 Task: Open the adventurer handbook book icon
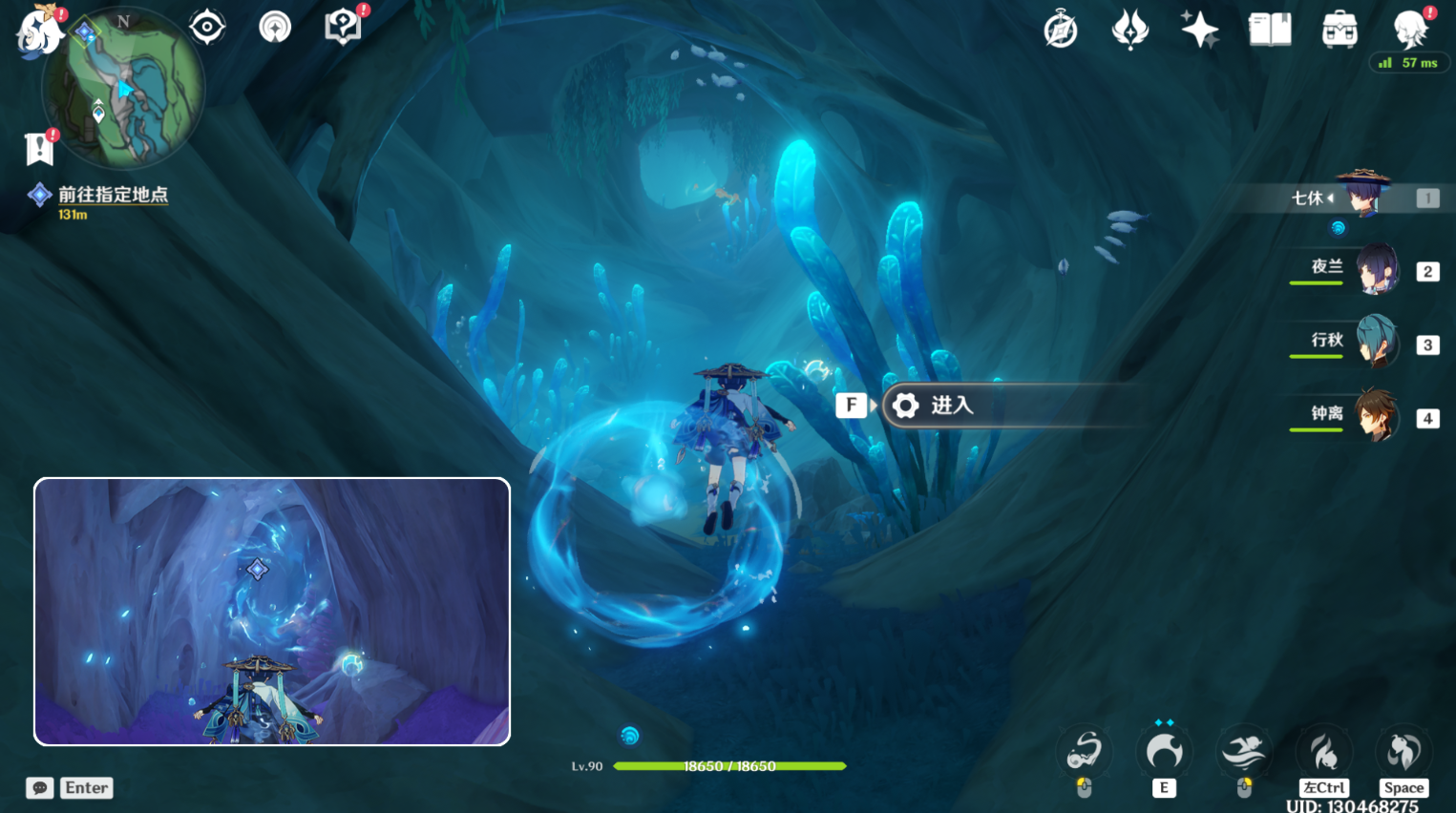click(x=1270, y=30)
